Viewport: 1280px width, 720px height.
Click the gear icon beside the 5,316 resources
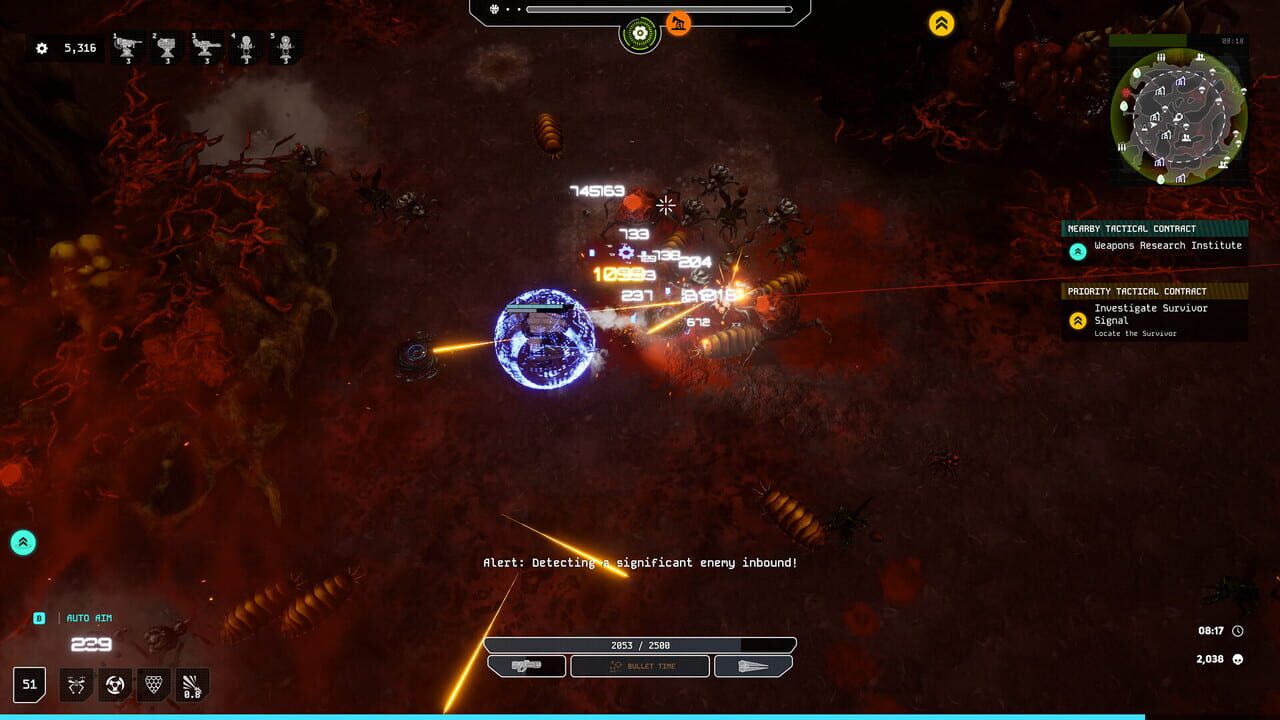point(40,47)
